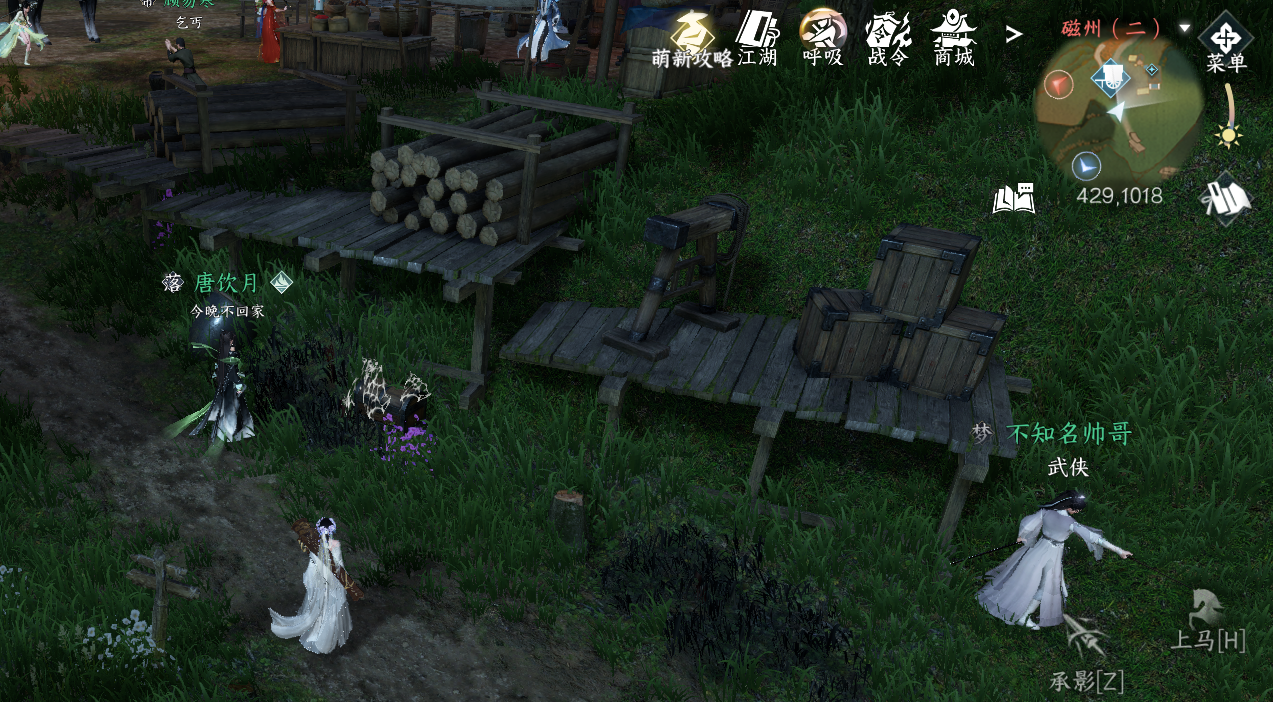The image size is (1273, 702).
Task: Mount the horse with 上马 icon
Action: (x=1208, y=620)
